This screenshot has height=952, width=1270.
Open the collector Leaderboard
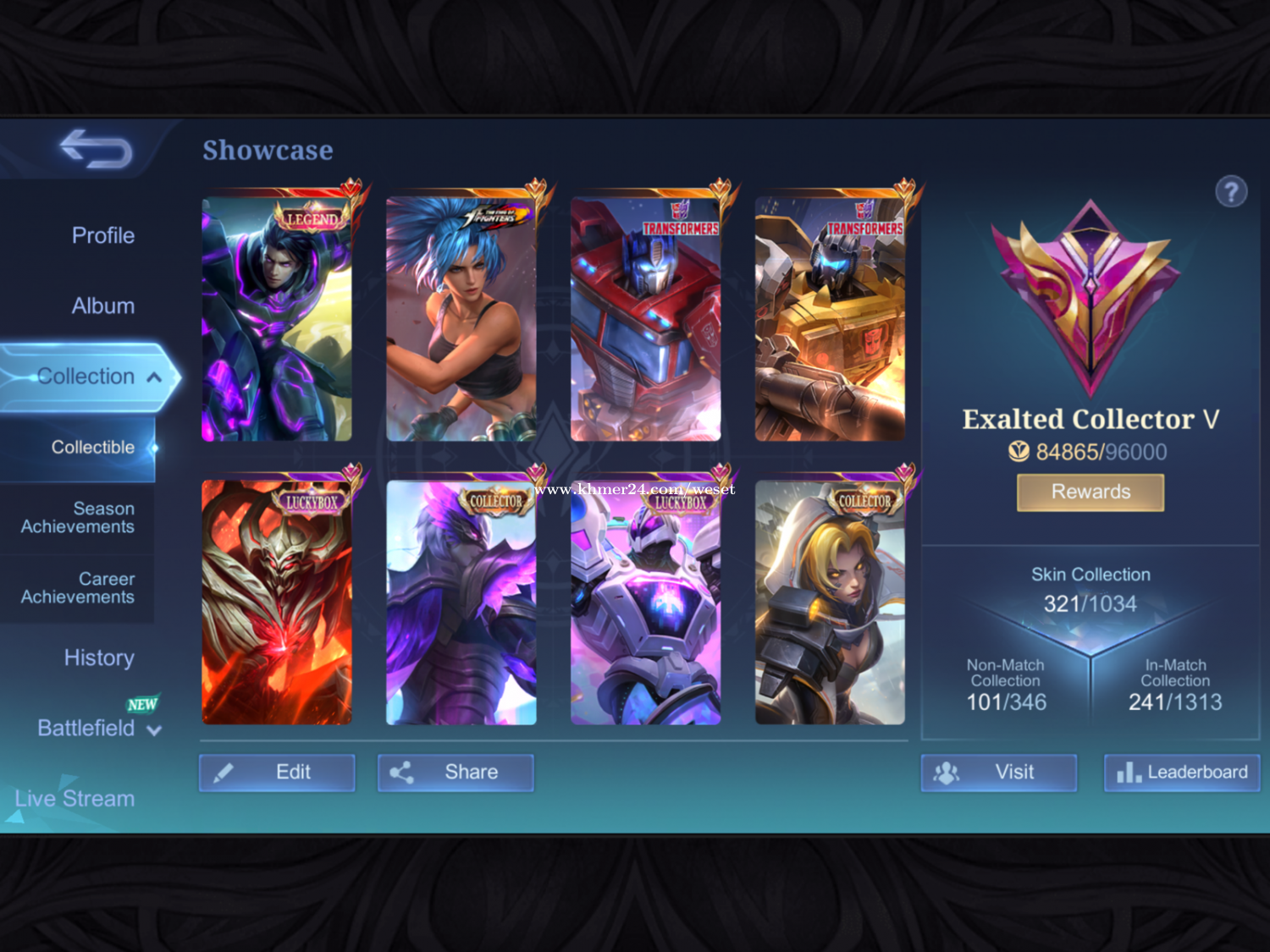tap(1182, 772)
